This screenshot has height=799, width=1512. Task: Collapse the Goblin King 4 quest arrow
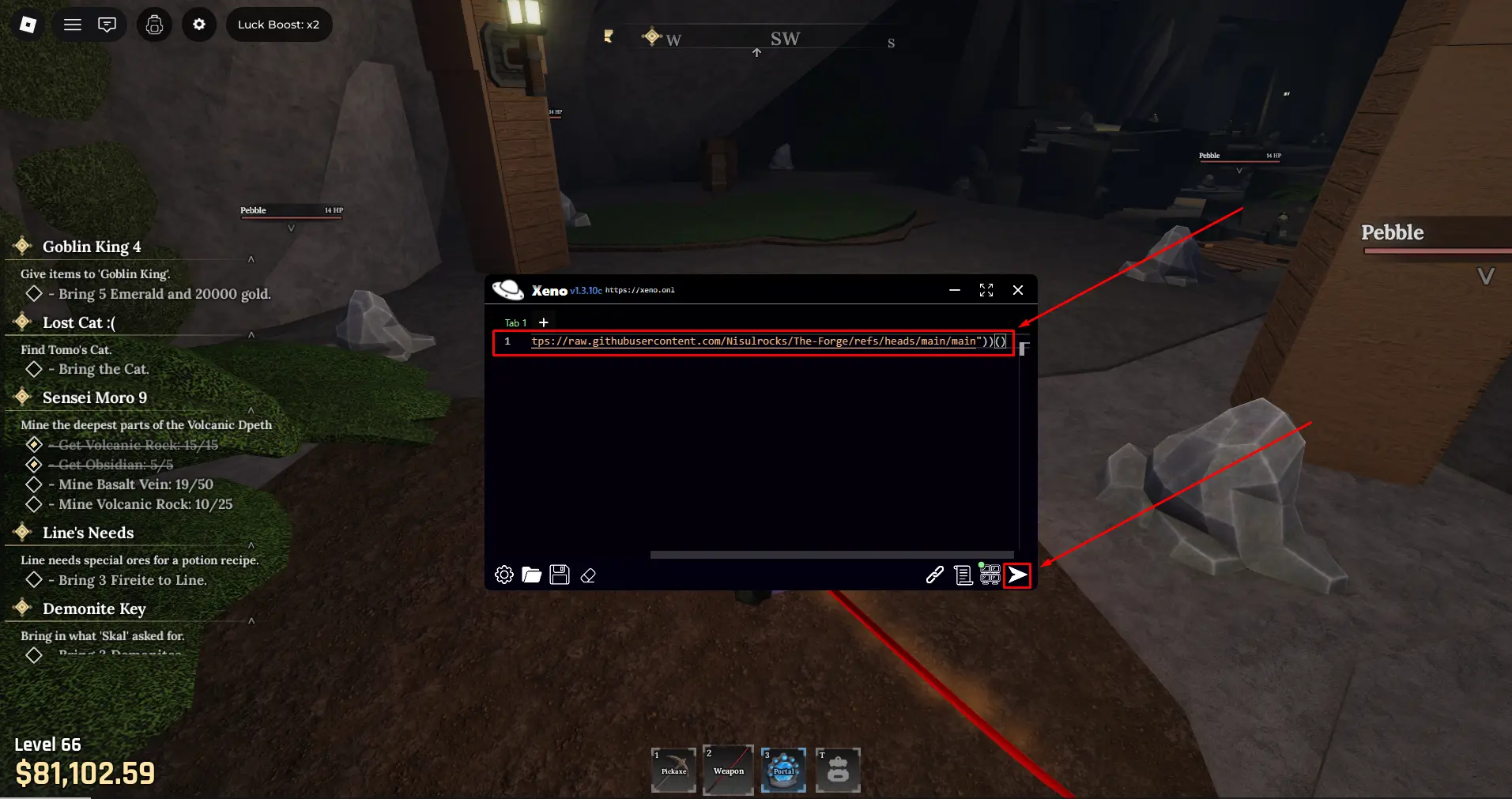tap(251, 259)
